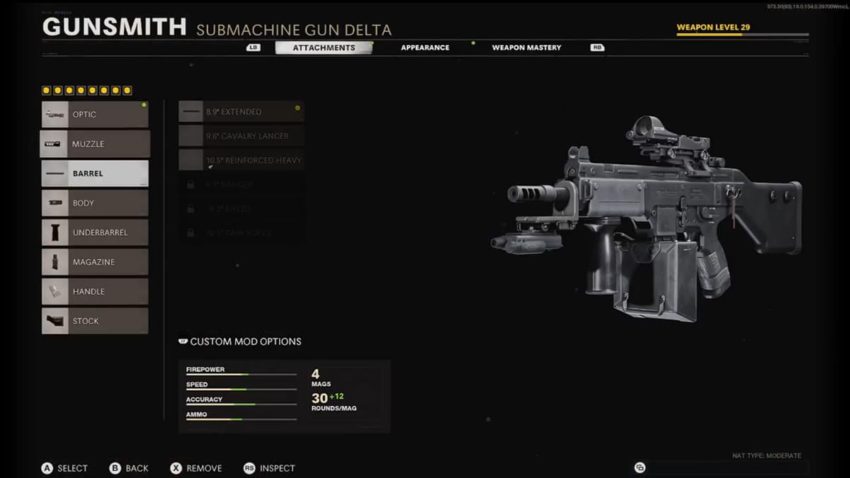Choose the Muzzle attachment category
The image size is (850, 478).
[x=95, y=144]
